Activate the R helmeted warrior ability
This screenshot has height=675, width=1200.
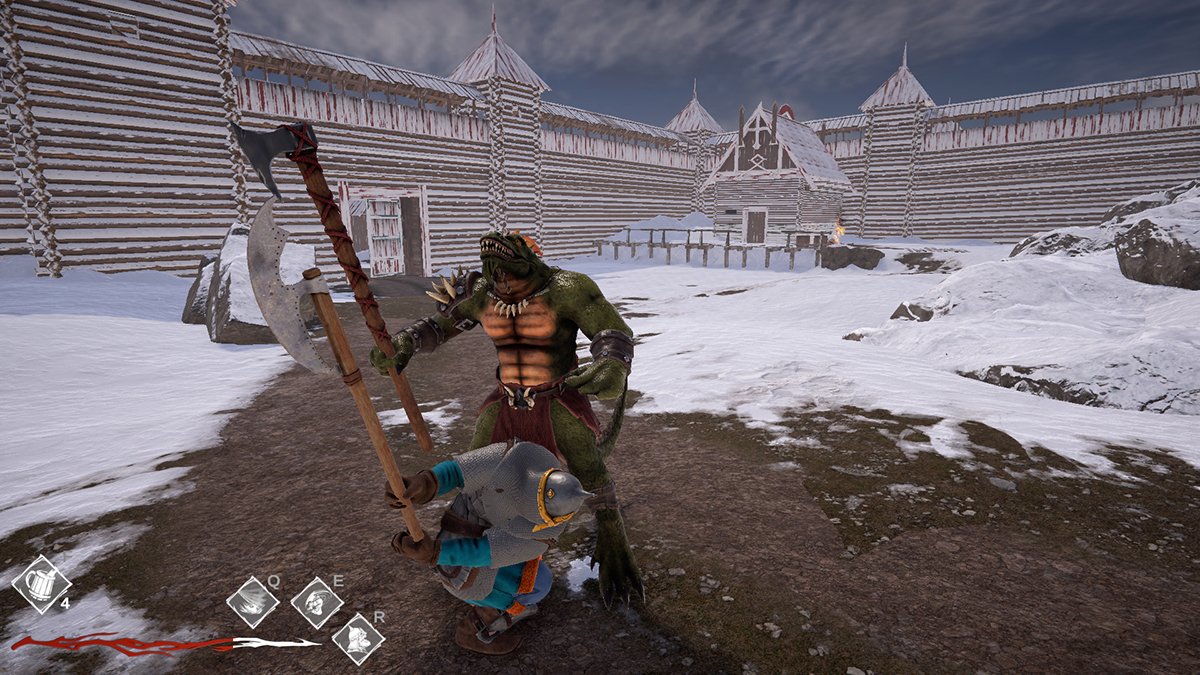tap(358, 639)
